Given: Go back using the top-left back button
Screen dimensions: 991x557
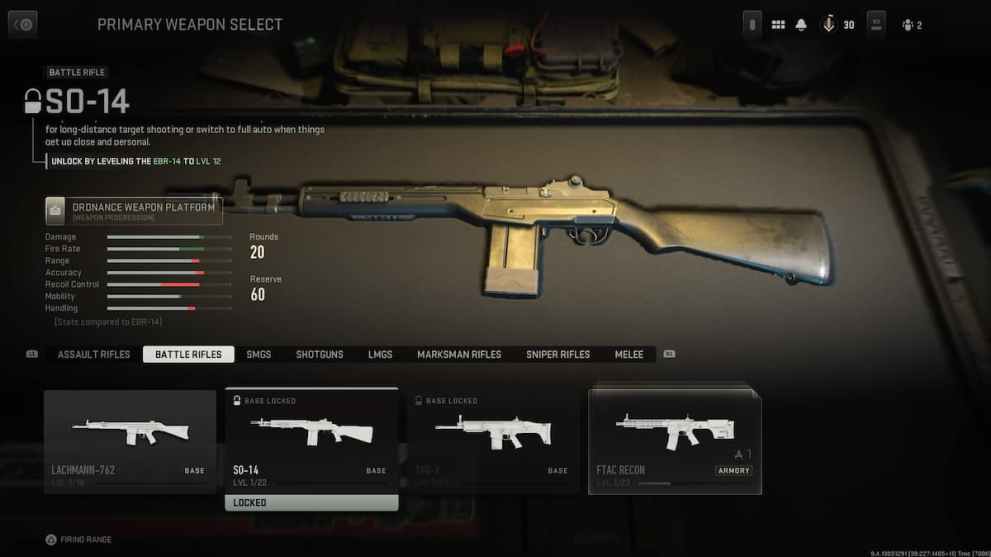Looking at the screenshot, I should [22, 24].
